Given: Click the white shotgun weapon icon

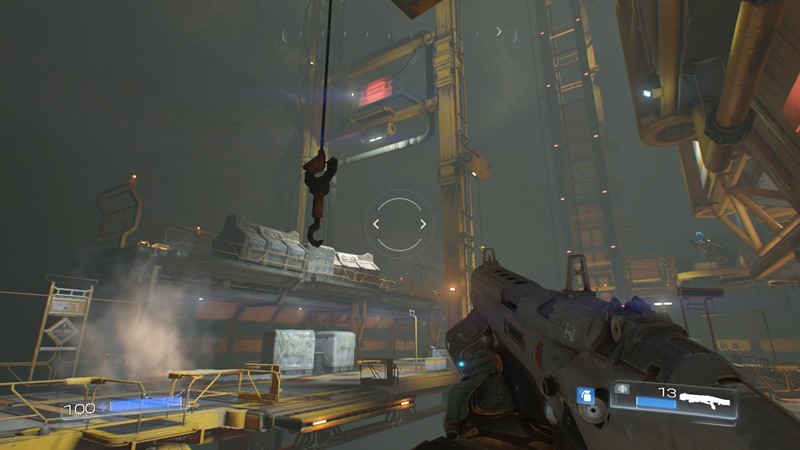Looking at the screenshot, I should (x=705, y=400).
